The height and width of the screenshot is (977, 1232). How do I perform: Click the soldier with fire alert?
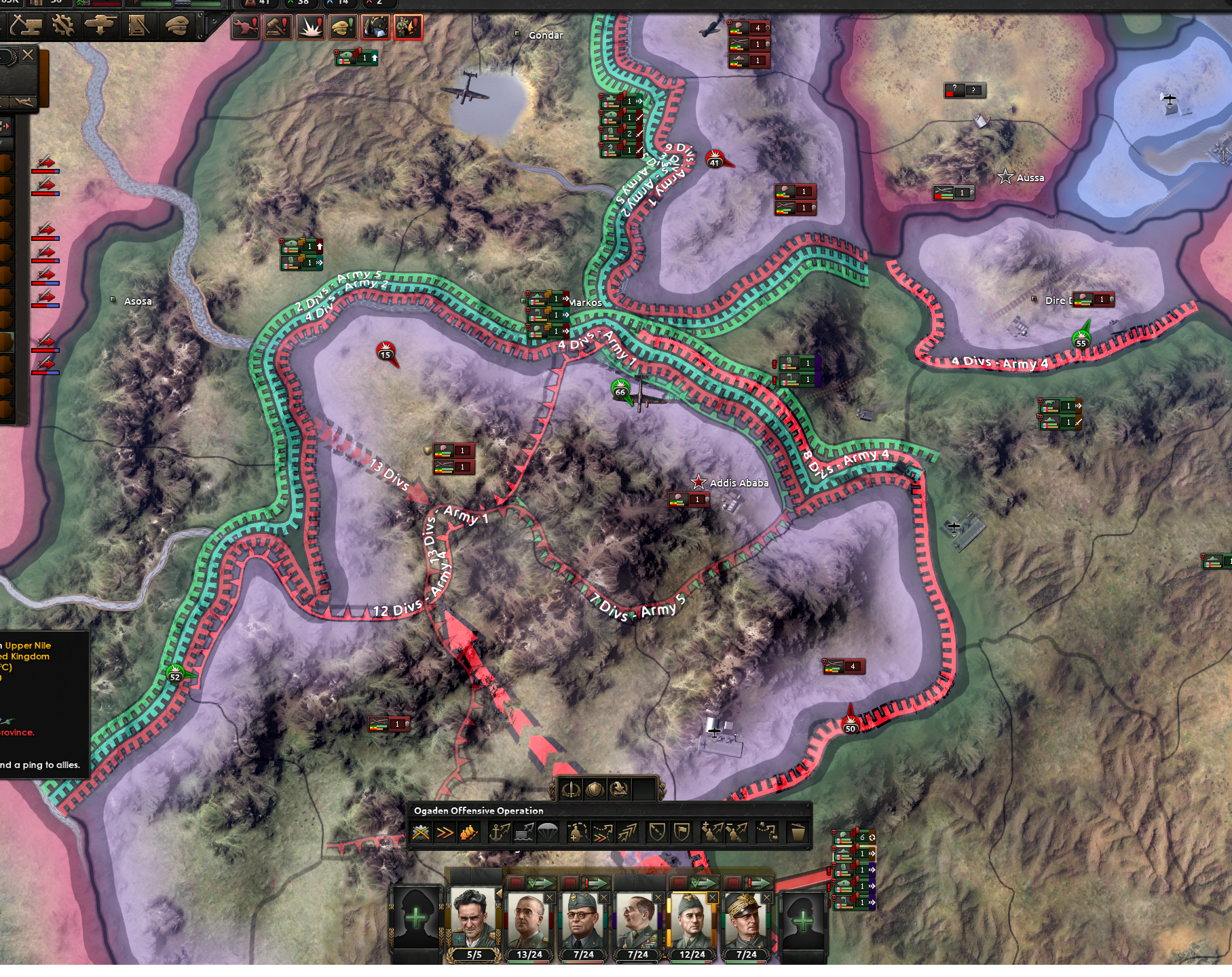tap(408, 27)
